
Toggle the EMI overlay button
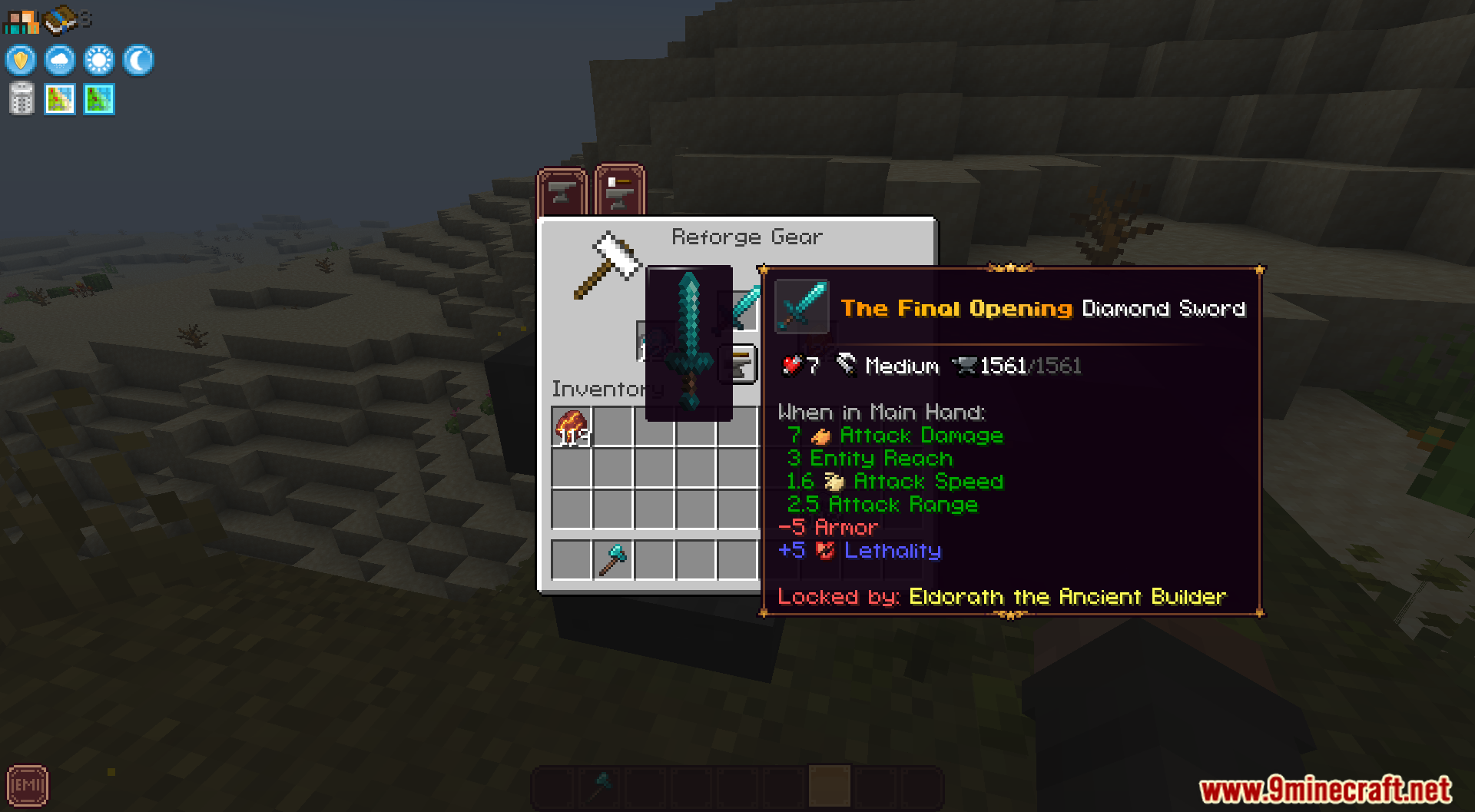coord(28,785)
